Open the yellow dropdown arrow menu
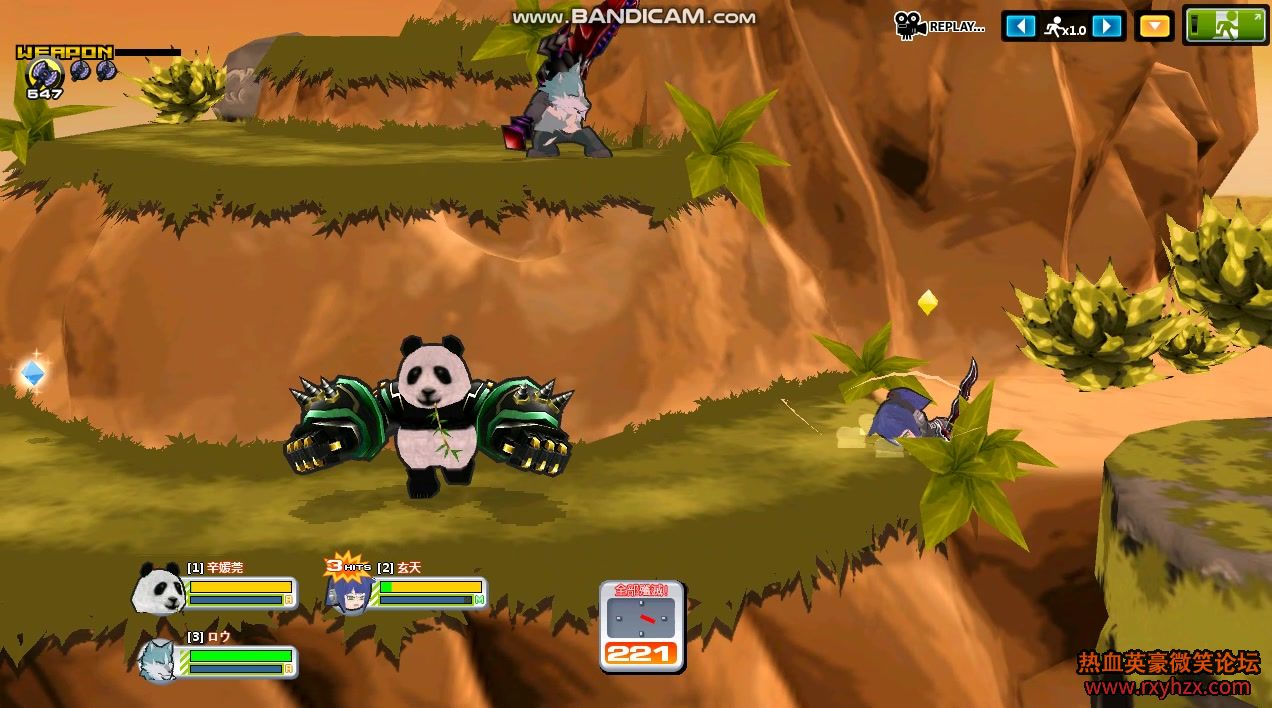The width and height of the screenshot is (1272, 708). [1155, 26]
